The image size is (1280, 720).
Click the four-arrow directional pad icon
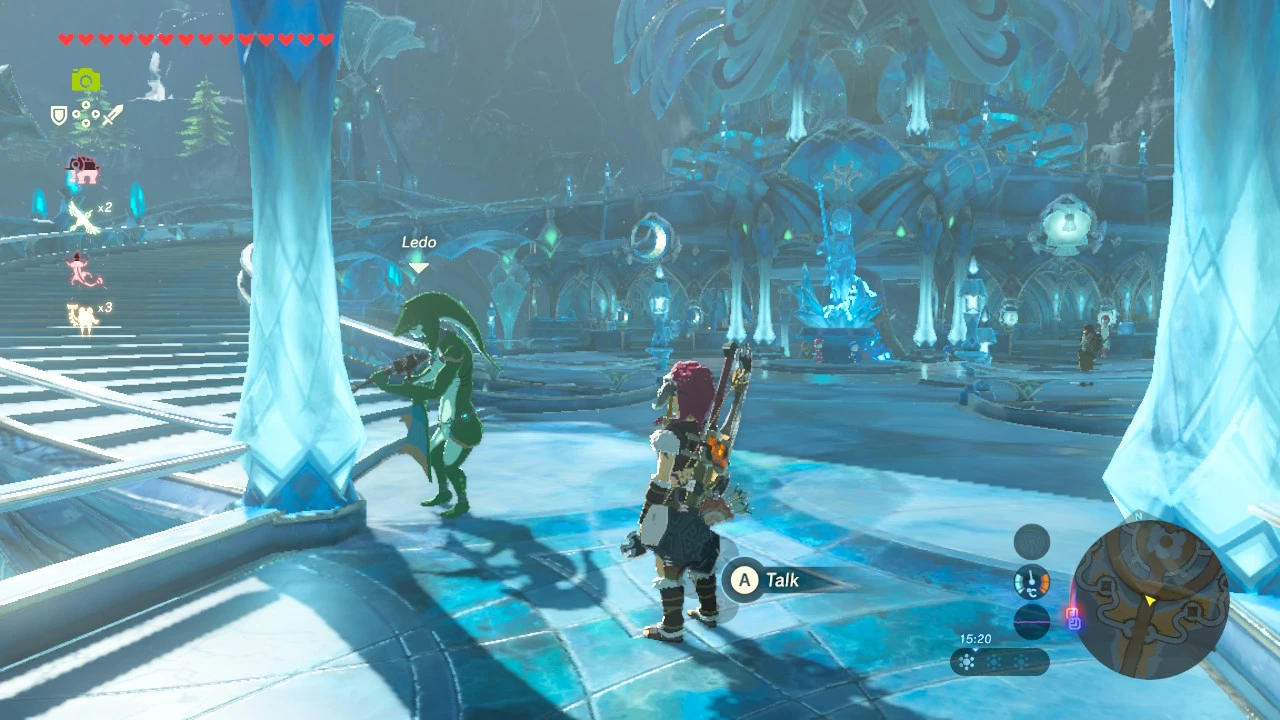(86, 115)
